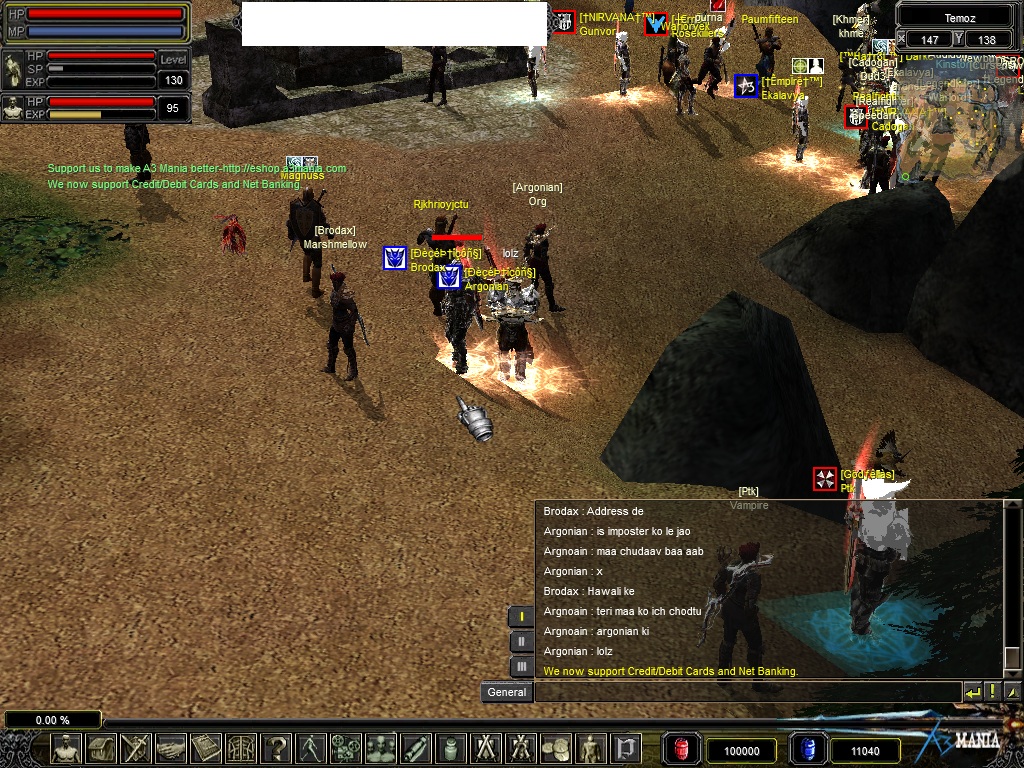The width and height of the screenshot is (1024, 768).
Task: Open the three faces party icon
Action: 381,748
